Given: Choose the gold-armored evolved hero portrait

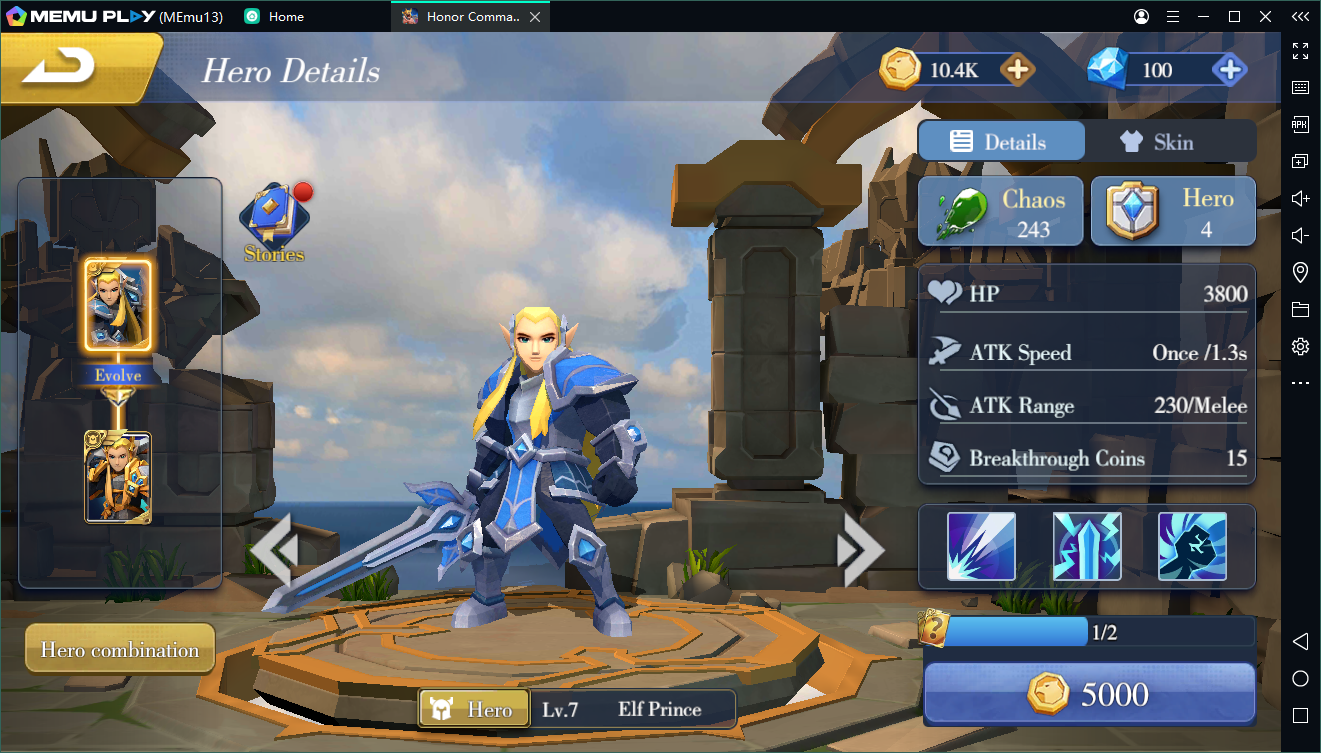Looking at the screenshot, I should [118, 477].
